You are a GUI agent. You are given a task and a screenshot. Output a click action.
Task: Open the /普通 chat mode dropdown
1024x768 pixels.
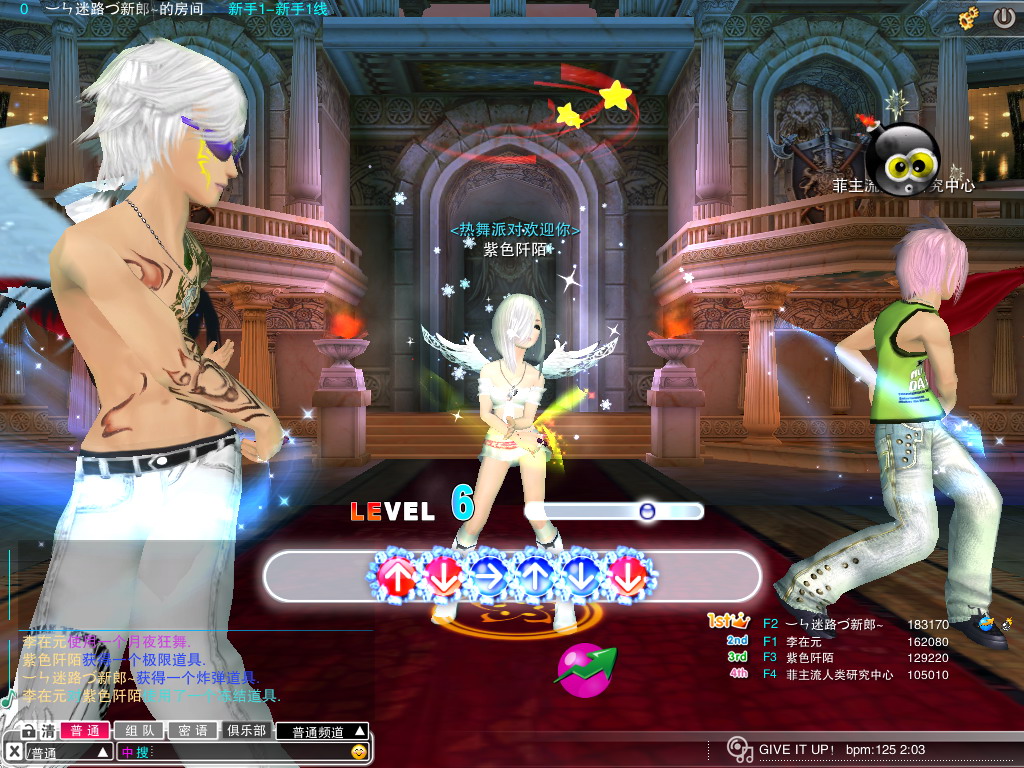(68, 751)
